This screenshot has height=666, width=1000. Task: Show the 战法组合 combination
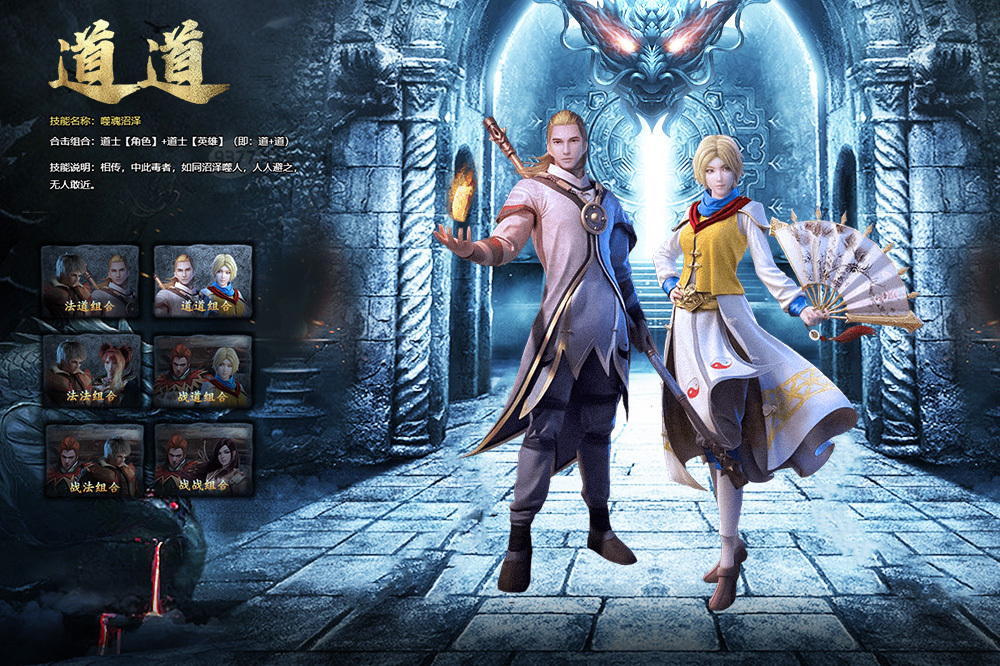(x=91, y=461)
